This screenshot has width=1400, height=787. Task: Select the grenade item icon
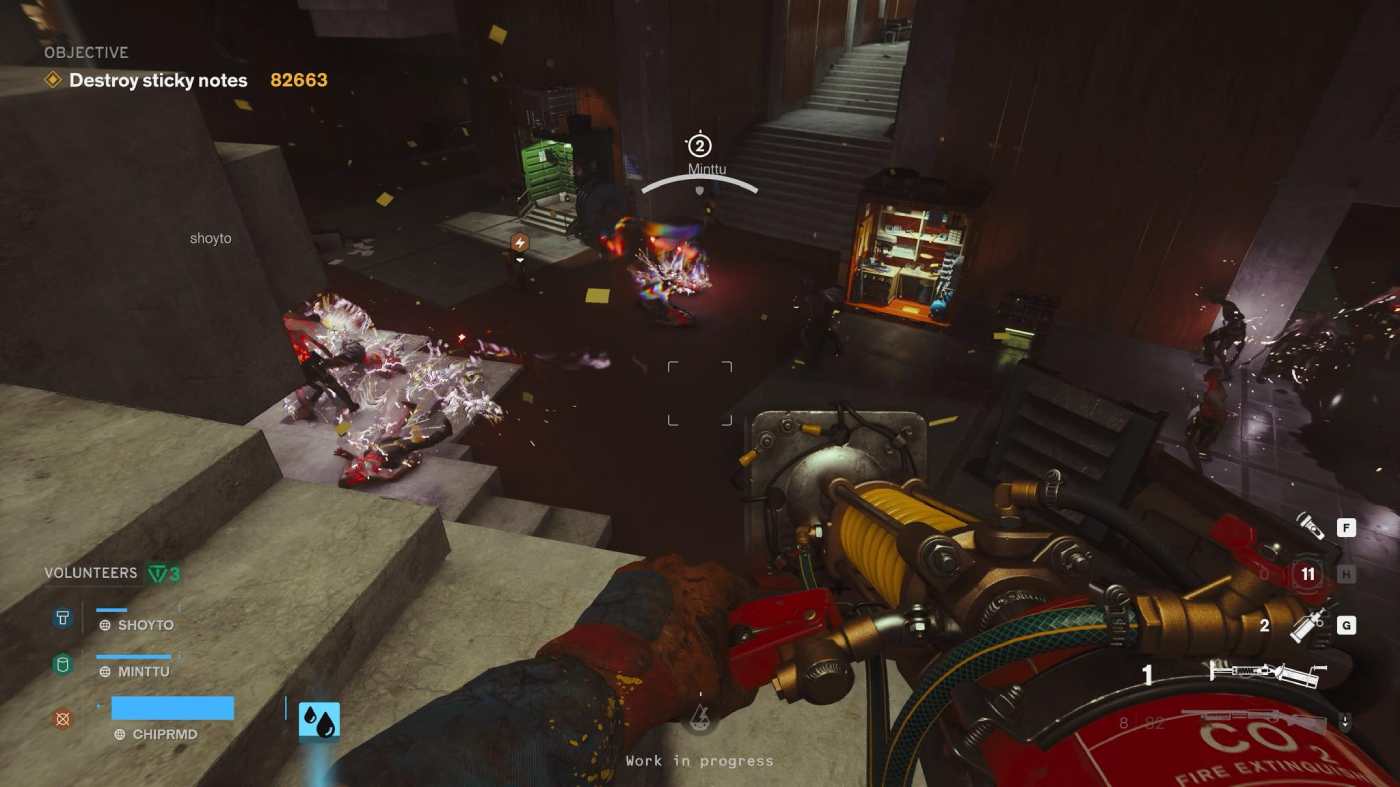[1310, 626]
